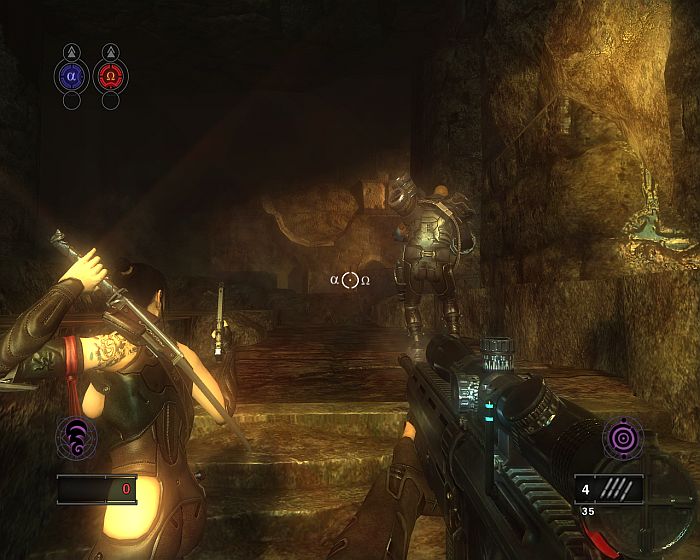Activate the purple concentric rings power icon
The width and height of the screenshot is (700, 560).
point(621,440)
